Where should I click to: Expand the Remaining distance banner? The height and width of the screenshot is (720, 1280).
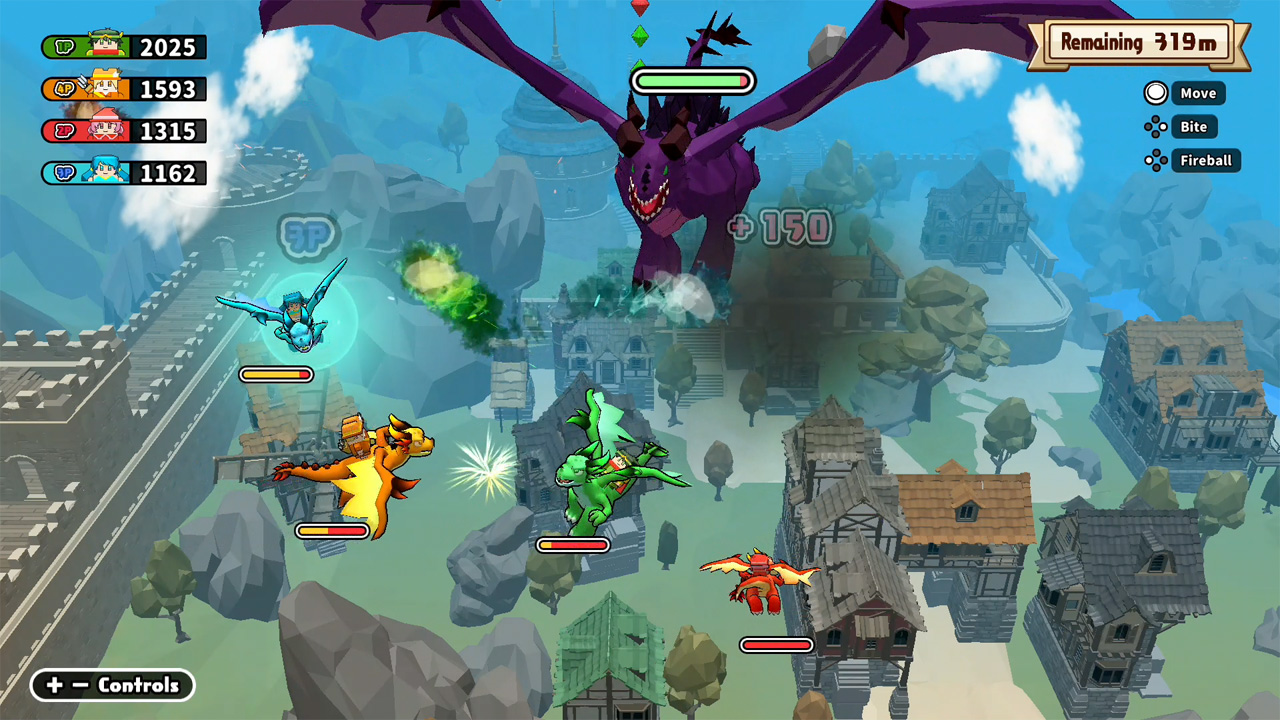[1140, 44]
